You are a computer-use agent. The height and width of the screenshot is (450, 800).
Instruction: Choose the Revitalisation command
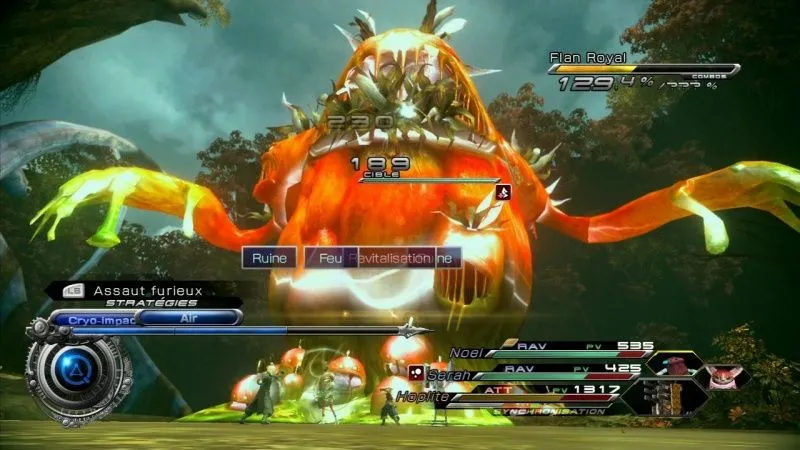pos(389,258)
